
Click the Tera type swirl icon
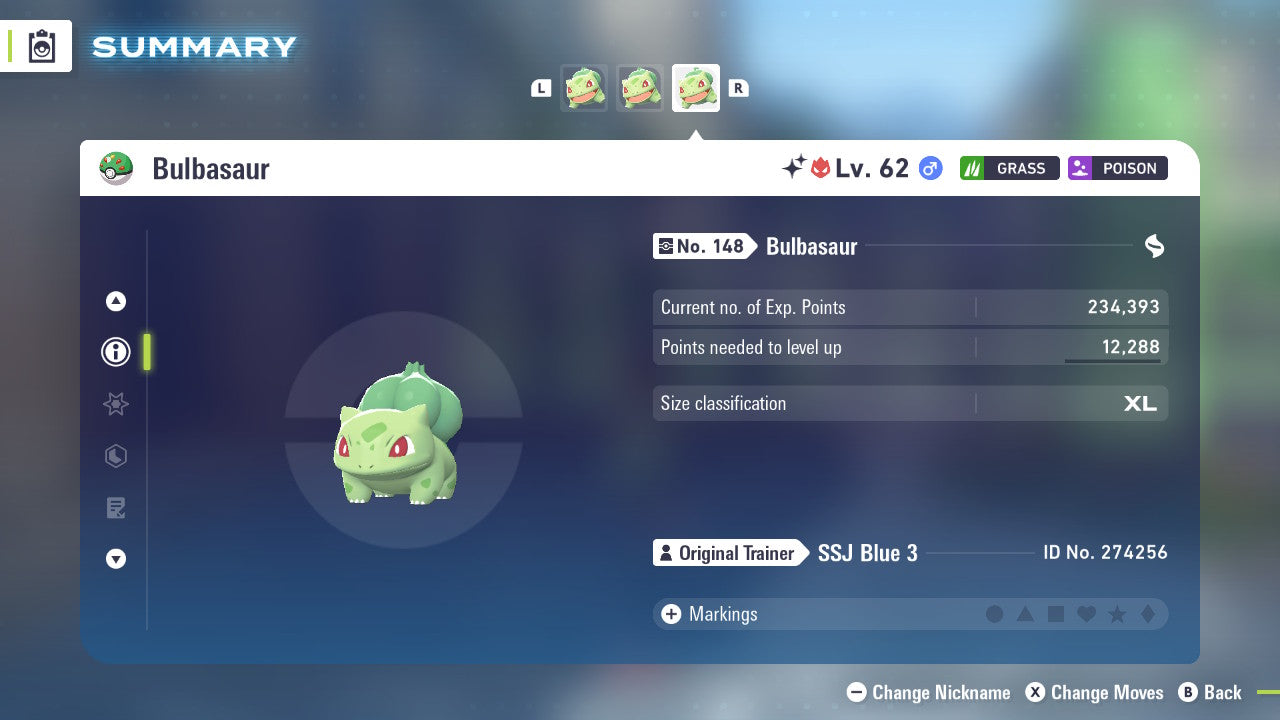click(x=1156, y=245)
